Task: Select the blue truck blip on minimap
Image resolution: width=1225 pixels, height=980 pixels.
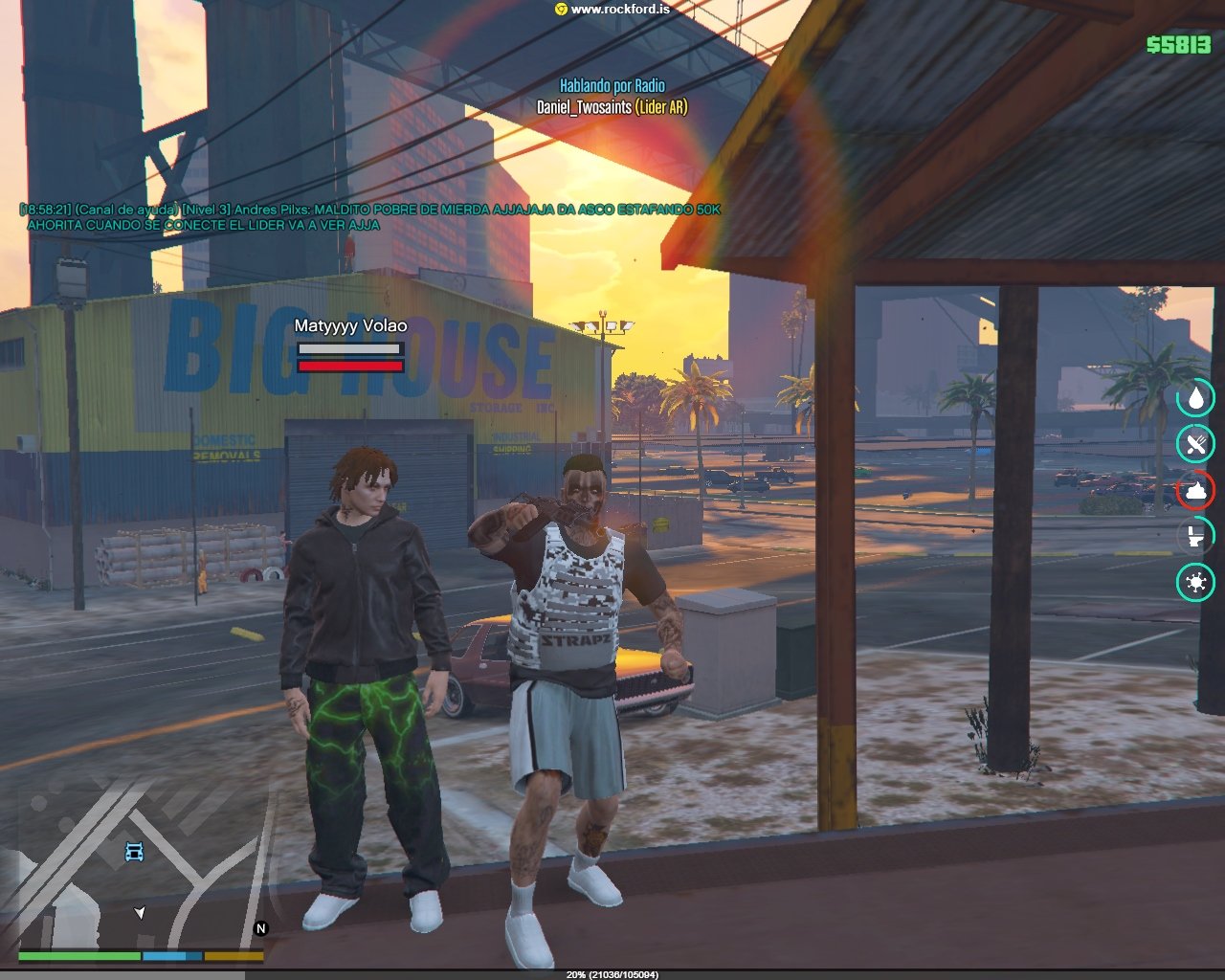Action: (x=135, y=851)
